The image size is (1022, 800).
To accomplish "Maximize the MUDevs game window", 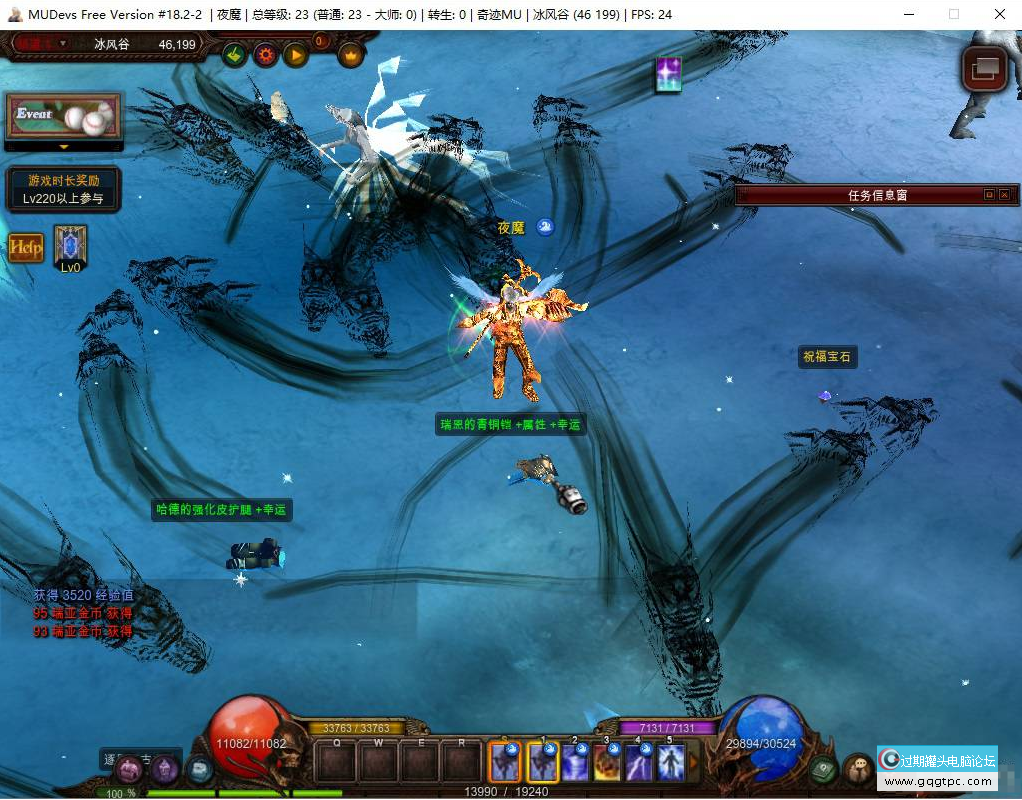I will click(953, 14).
